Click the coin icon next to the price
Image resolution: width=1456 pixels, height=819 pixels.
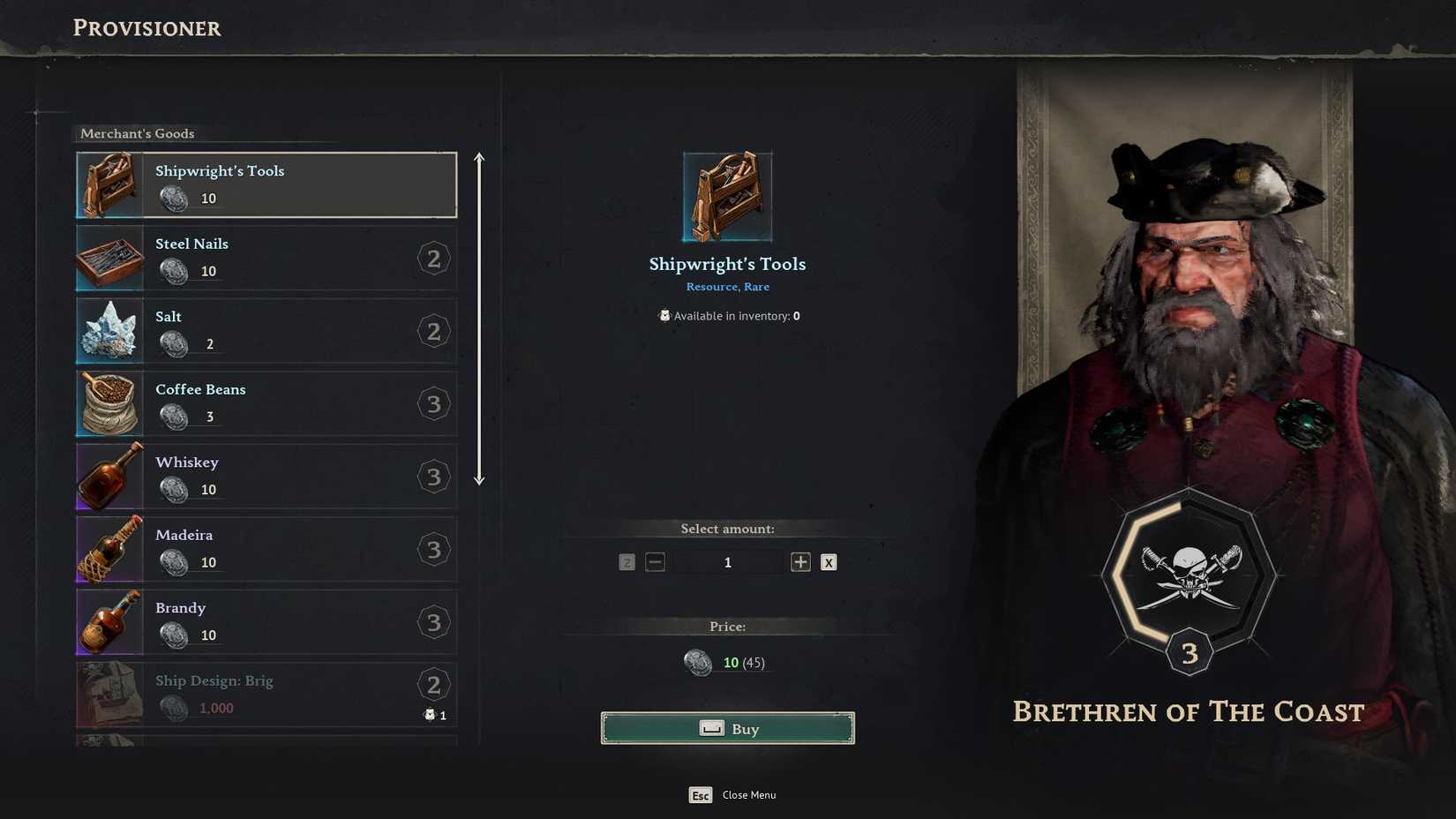tap(698, 662)
